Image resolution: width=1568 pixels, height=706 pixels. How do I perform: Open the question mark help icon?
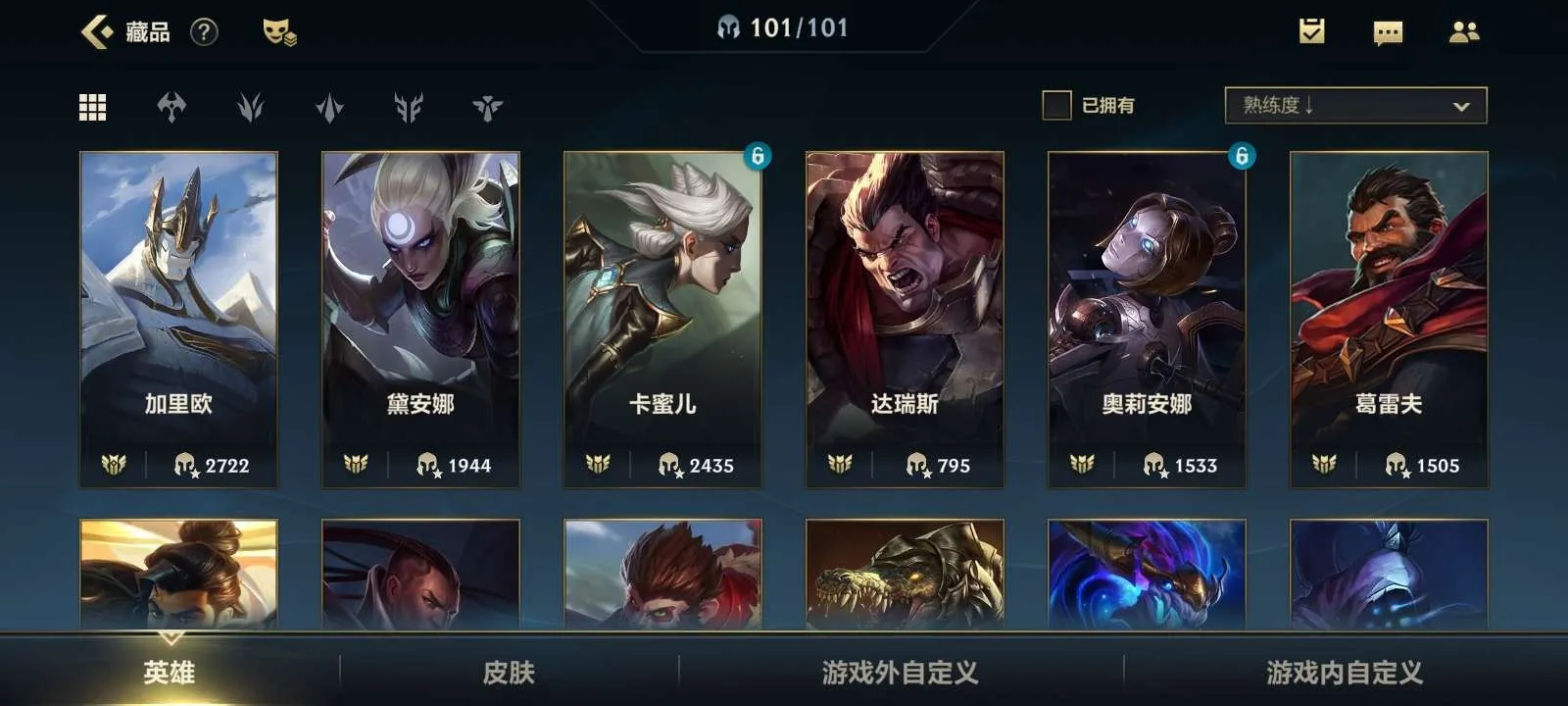204,32
